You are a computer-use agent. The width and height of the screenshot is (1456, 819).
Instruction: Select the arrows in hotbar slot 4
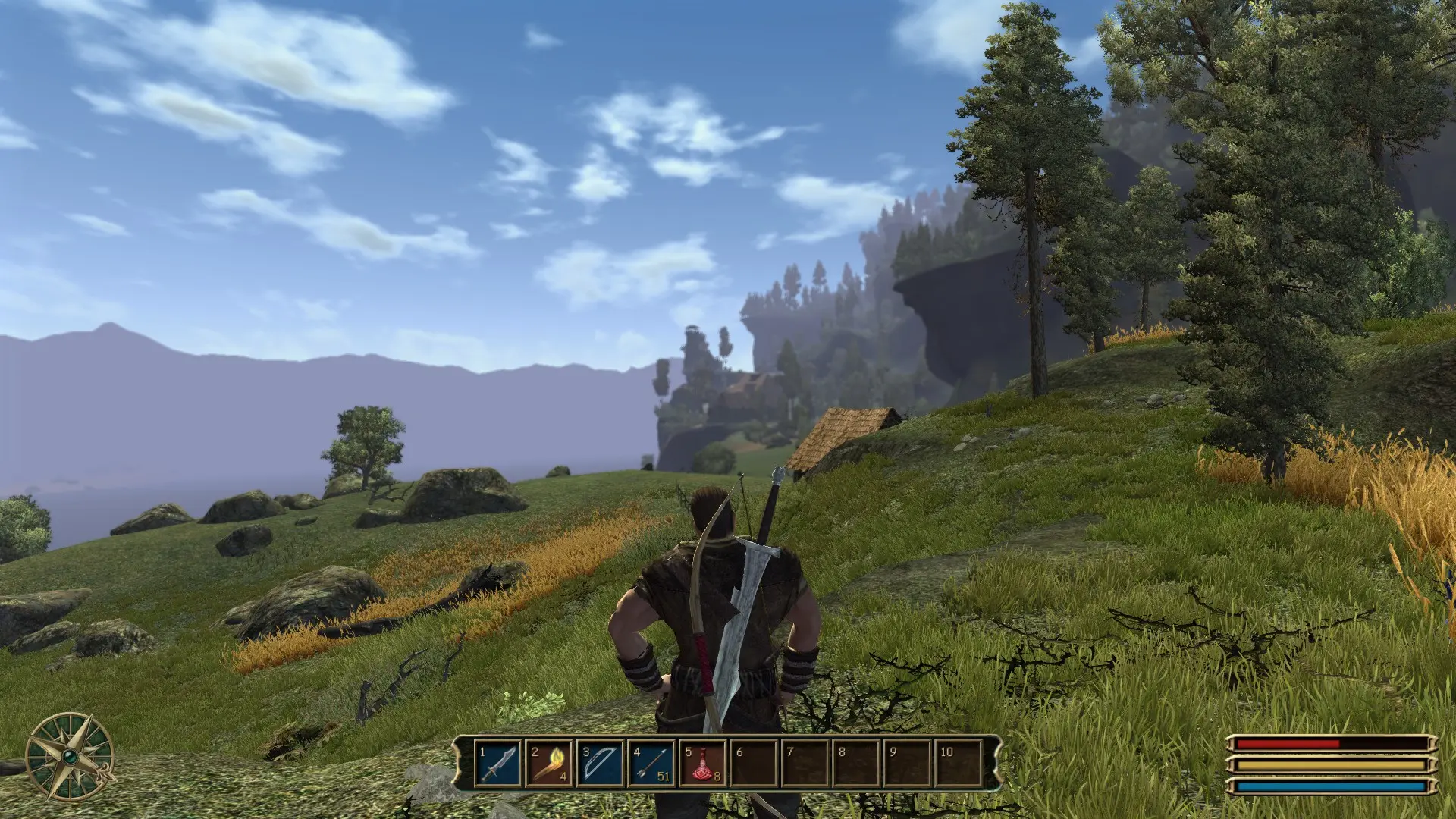(x=651, y=764)
